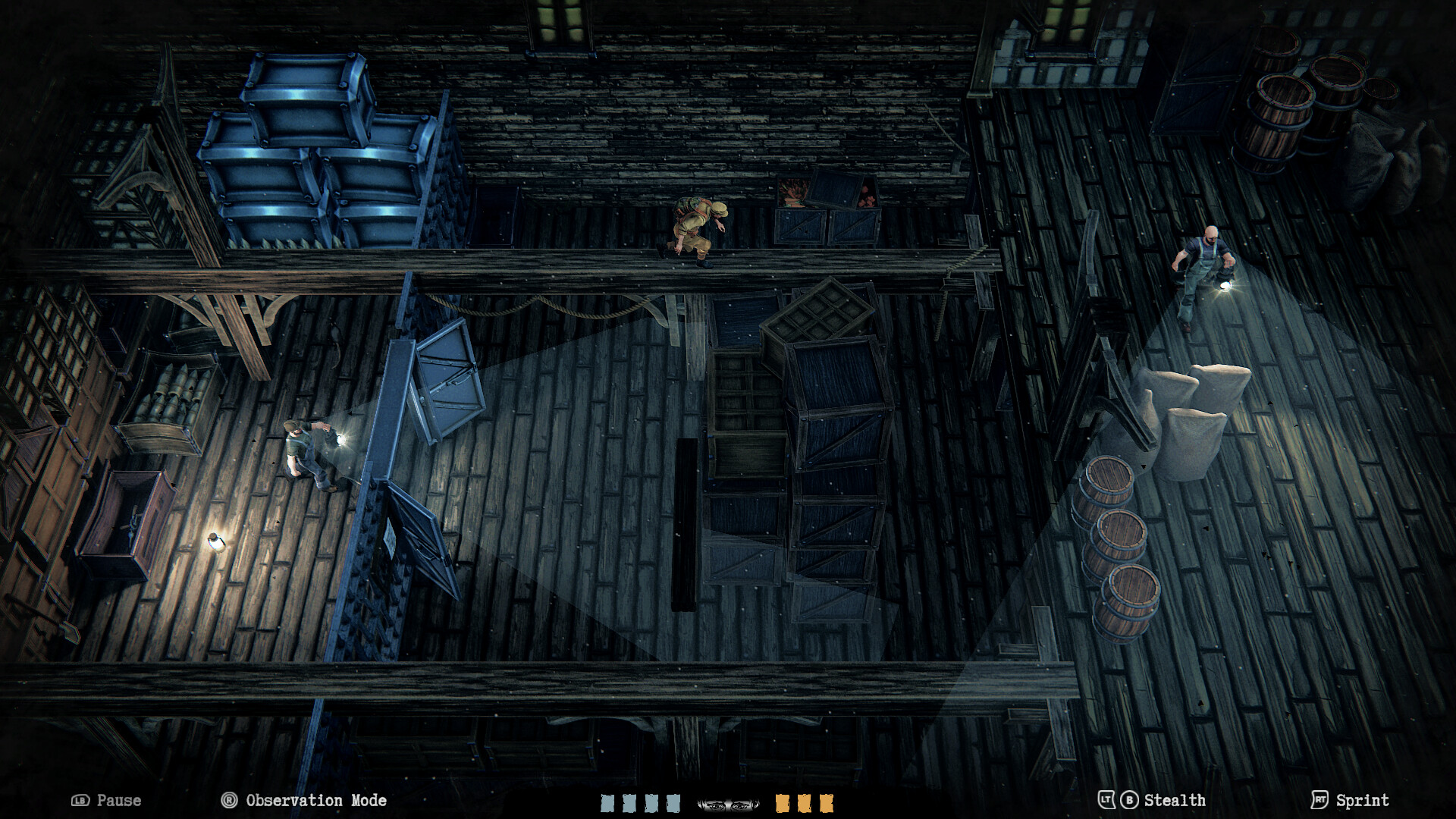Click the B button icon beside Stealth
This screenshot has height=819, width=1456.
[1129, 800]
